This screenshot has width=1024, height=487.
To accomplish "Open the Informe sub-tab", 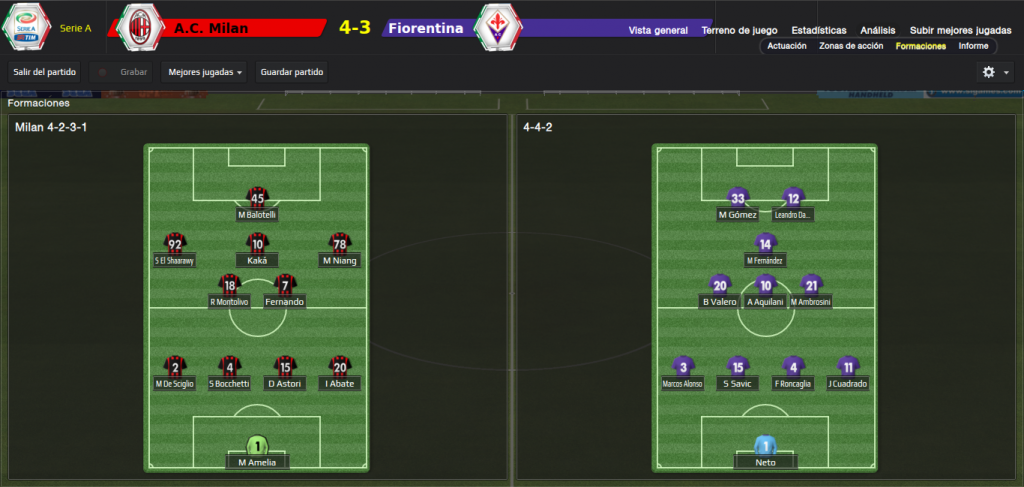I will coord(973,46).
